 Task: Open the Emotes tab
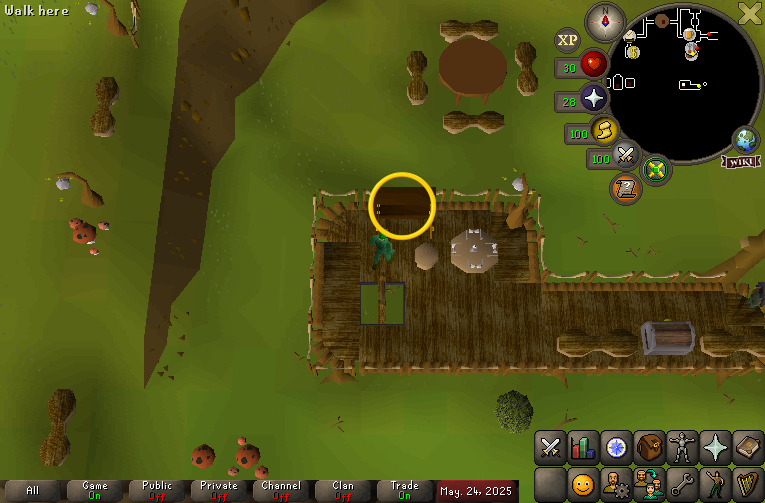click(714, 485)
